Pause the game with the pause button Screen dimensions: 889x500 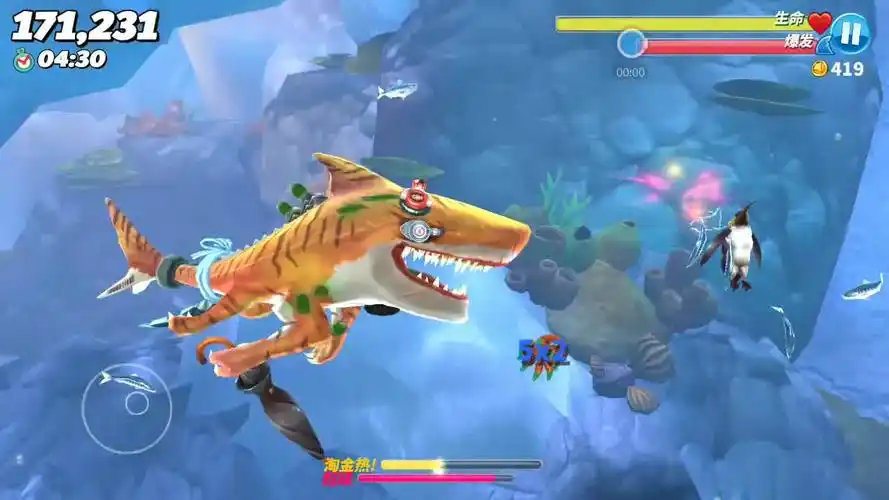click(851, 32)
